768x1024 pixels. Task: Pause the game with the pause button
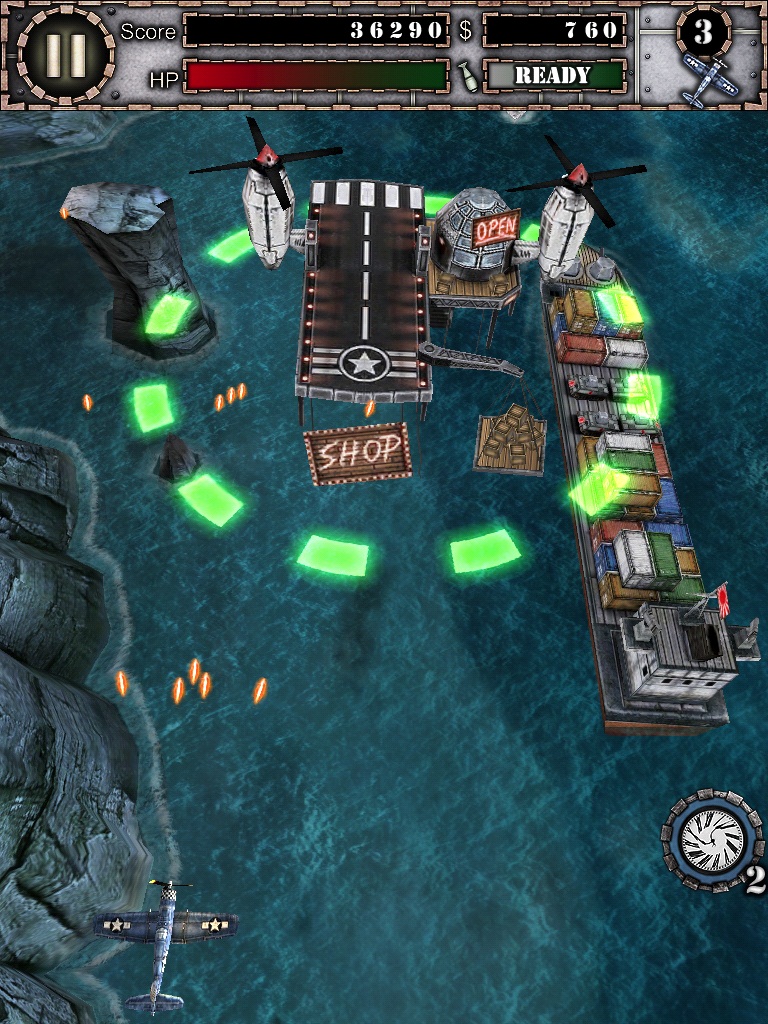pyautogui.click(x=66, y=54)
